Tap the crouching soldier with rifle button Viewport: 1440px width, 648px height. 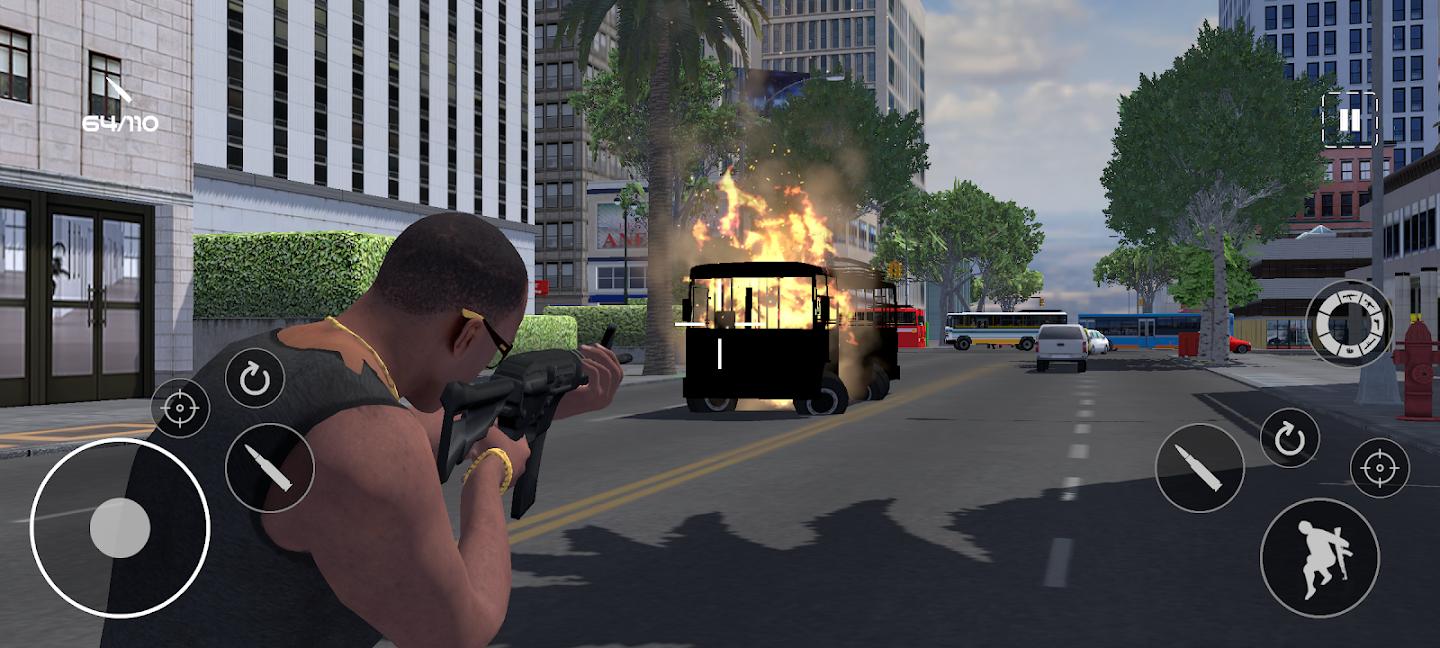pos(1319,557)
